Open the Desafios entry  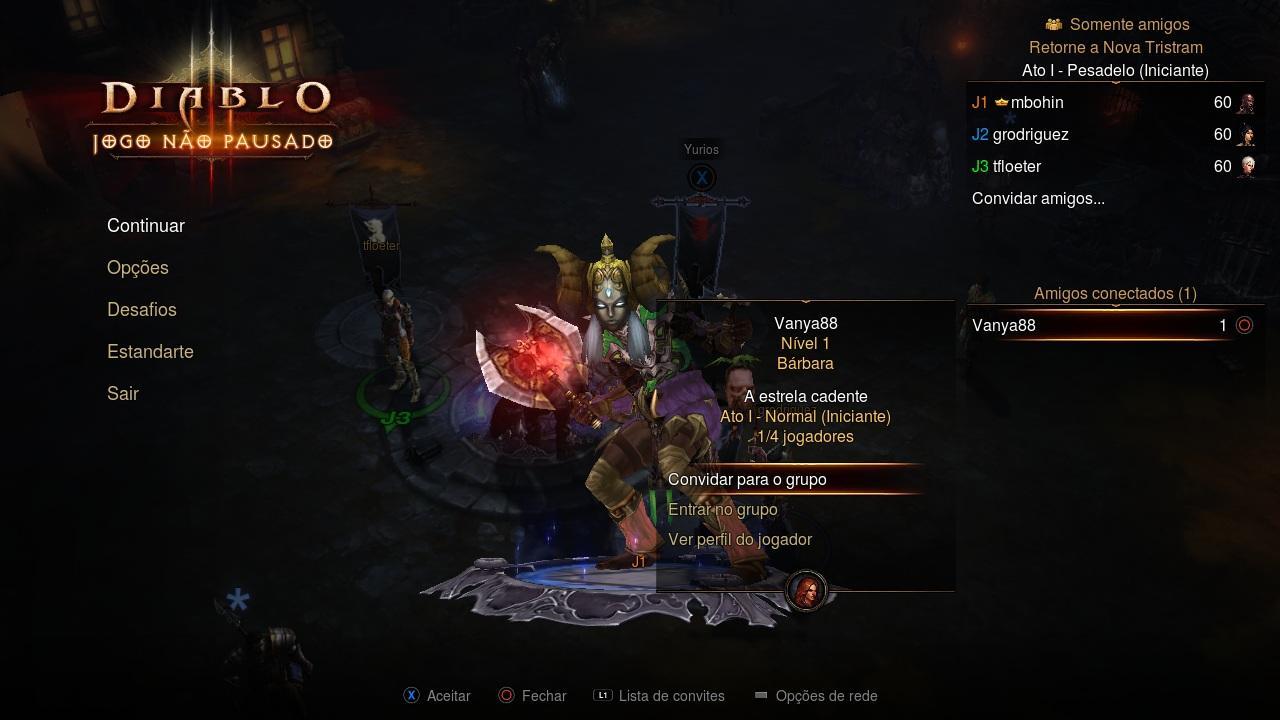[x=142, y=310]
